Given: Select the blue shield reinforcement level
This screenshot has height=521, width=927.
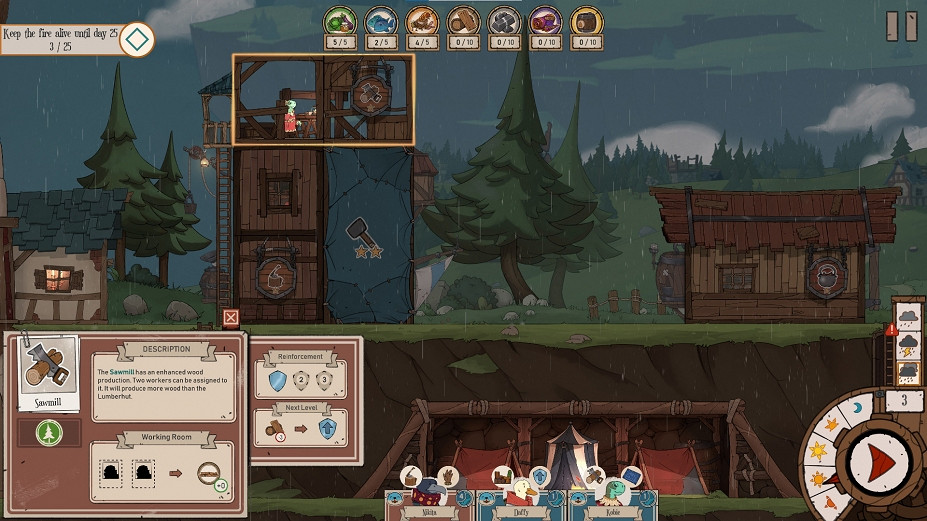Looking at the screenshot, I should pos(276,380).
